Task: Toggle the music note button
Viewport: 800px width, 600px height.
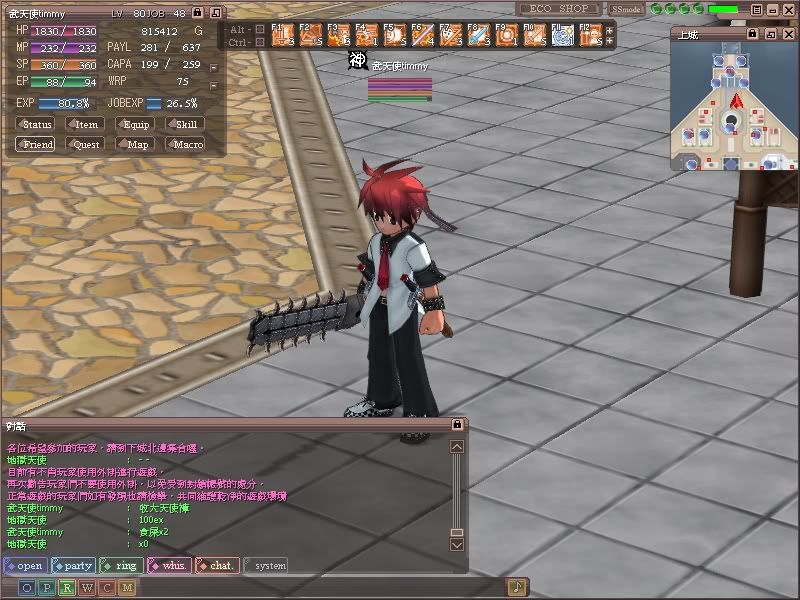Action: coord(517,587)
